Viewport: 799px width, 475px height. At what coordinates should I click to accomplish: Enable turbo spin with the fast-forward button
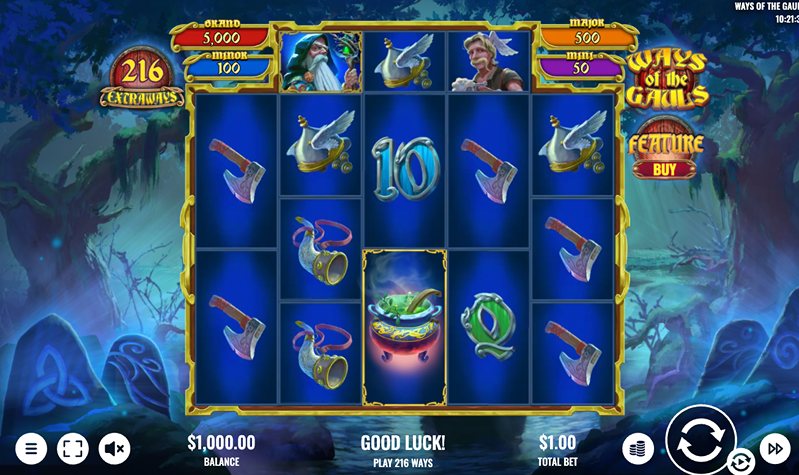tap(774, 448)
